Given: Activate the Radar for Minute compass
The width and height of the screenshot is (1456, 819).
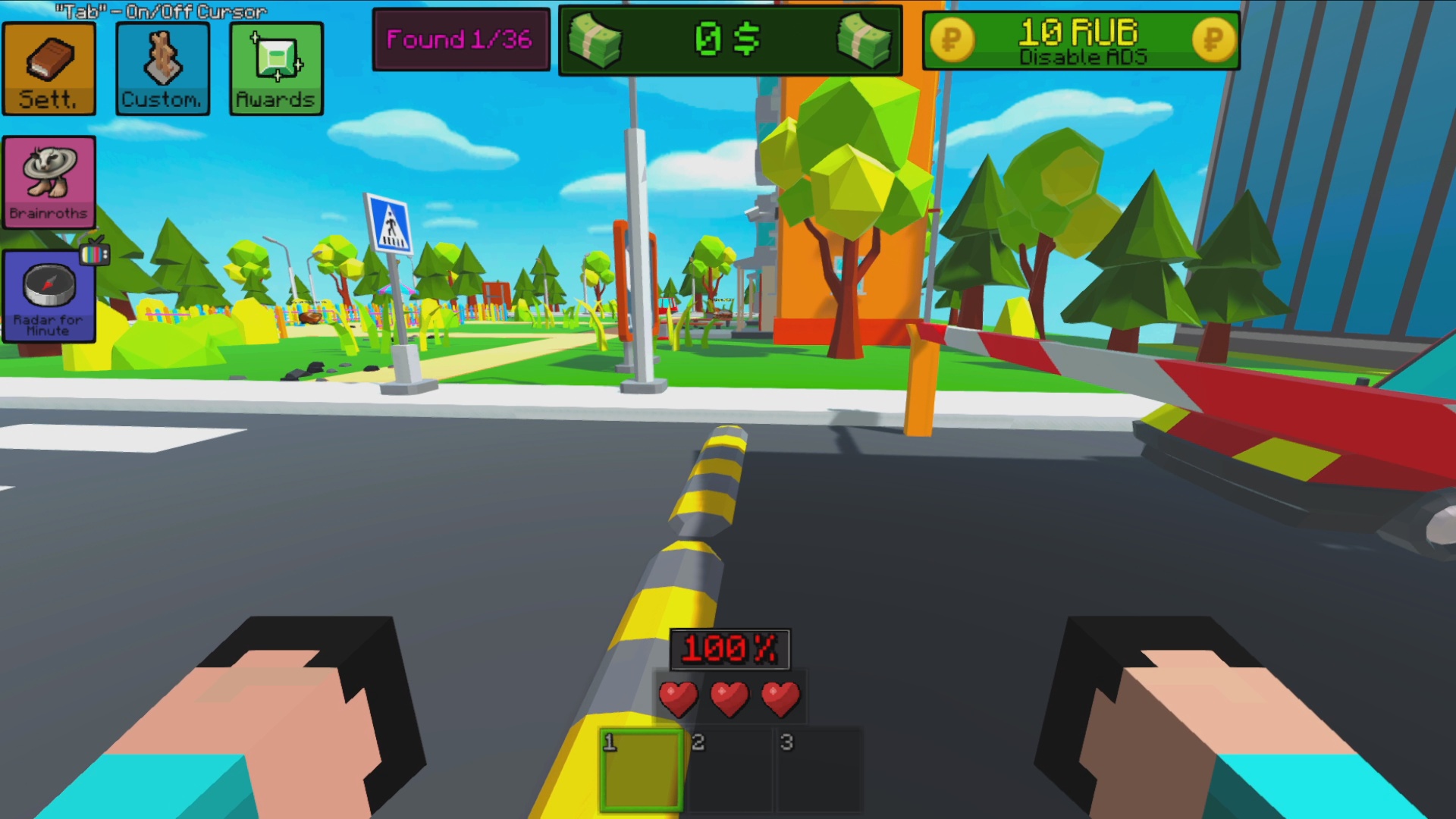Looking at the screenshot, I should 49,296.
